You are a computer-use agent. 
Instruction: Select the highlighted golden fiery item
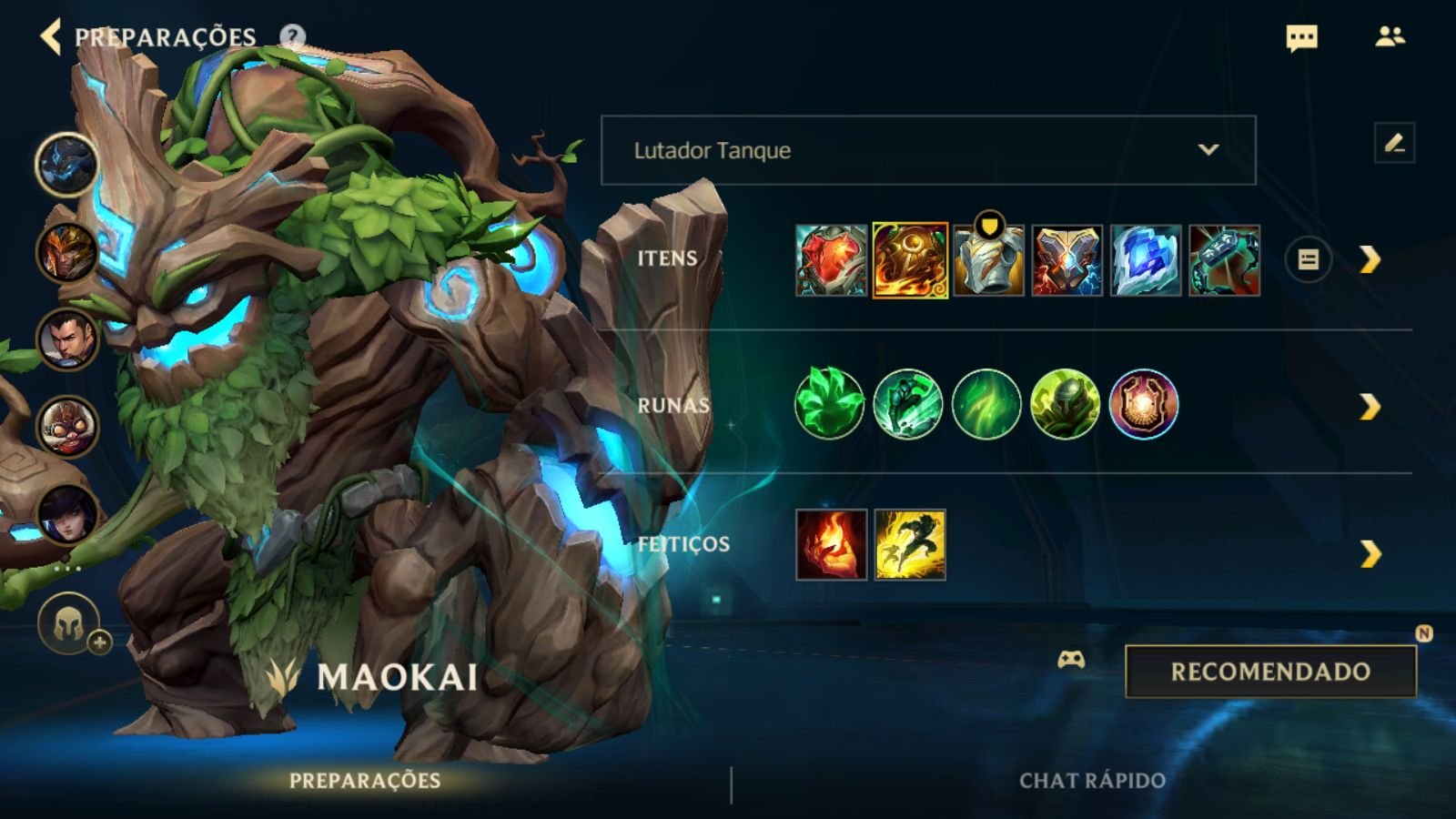point(910,260)
